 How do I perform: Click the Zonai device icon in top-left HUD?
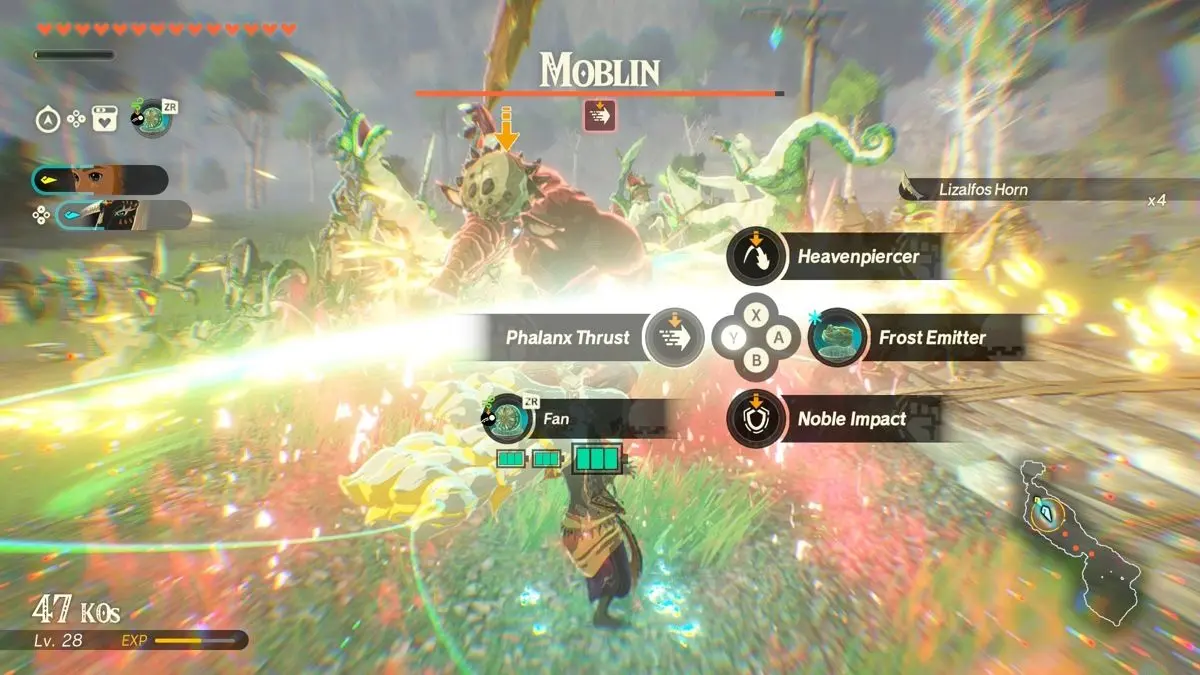152,119
